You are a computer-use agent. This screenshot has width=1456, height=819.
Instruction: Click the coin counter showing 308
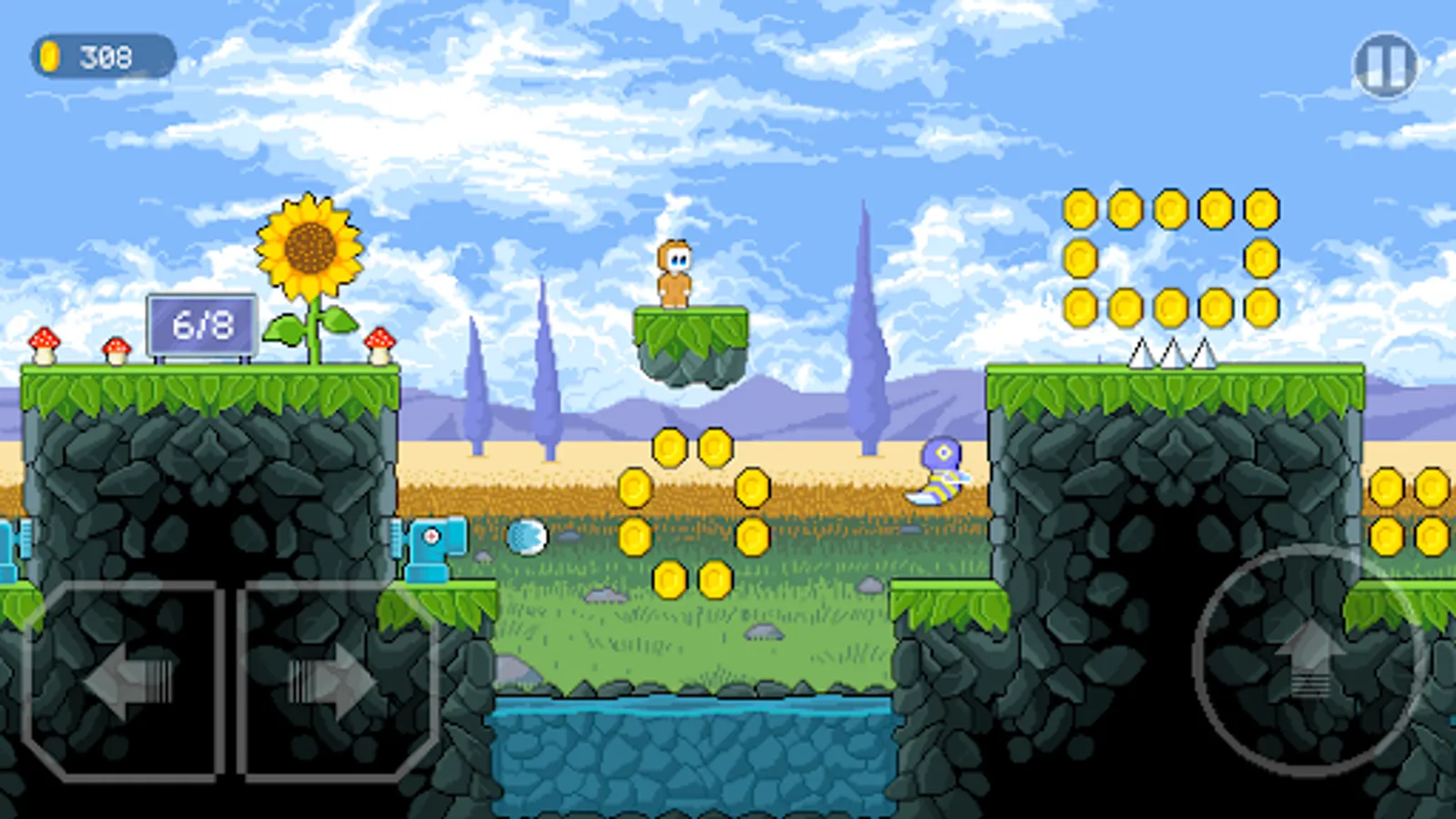(x=103, y=56)
